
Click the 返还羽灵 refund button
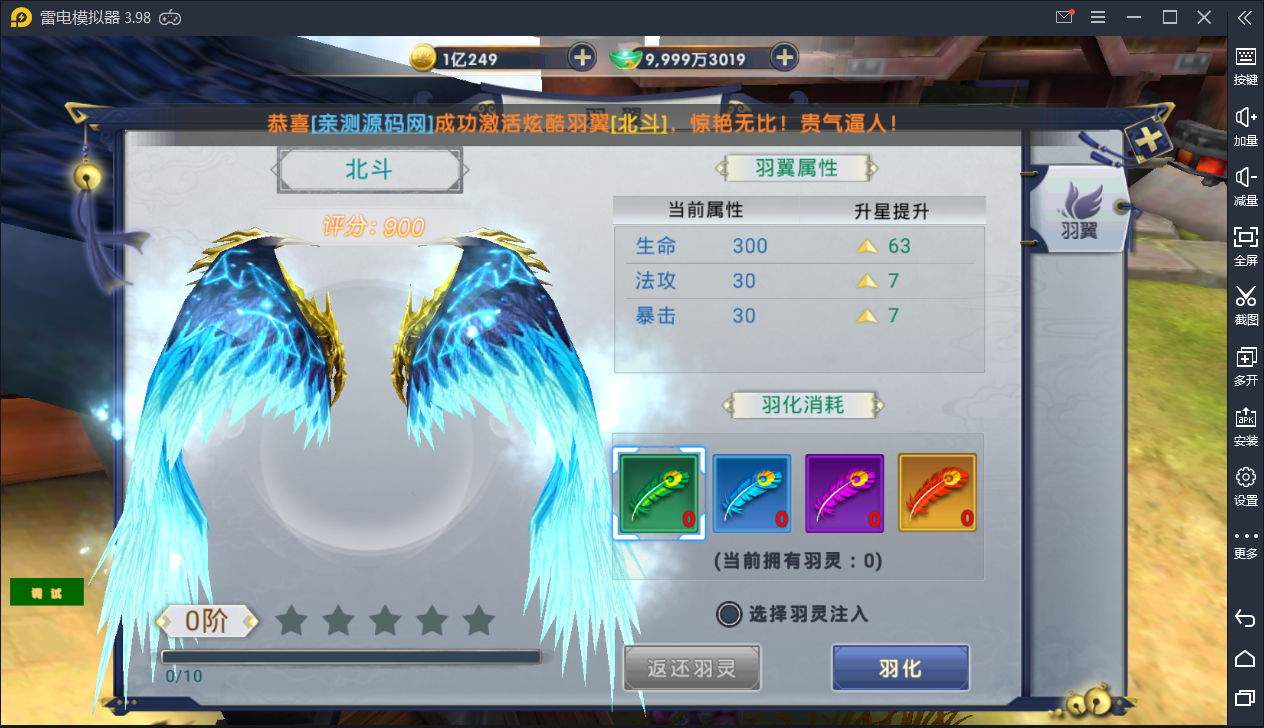(692, 668)
